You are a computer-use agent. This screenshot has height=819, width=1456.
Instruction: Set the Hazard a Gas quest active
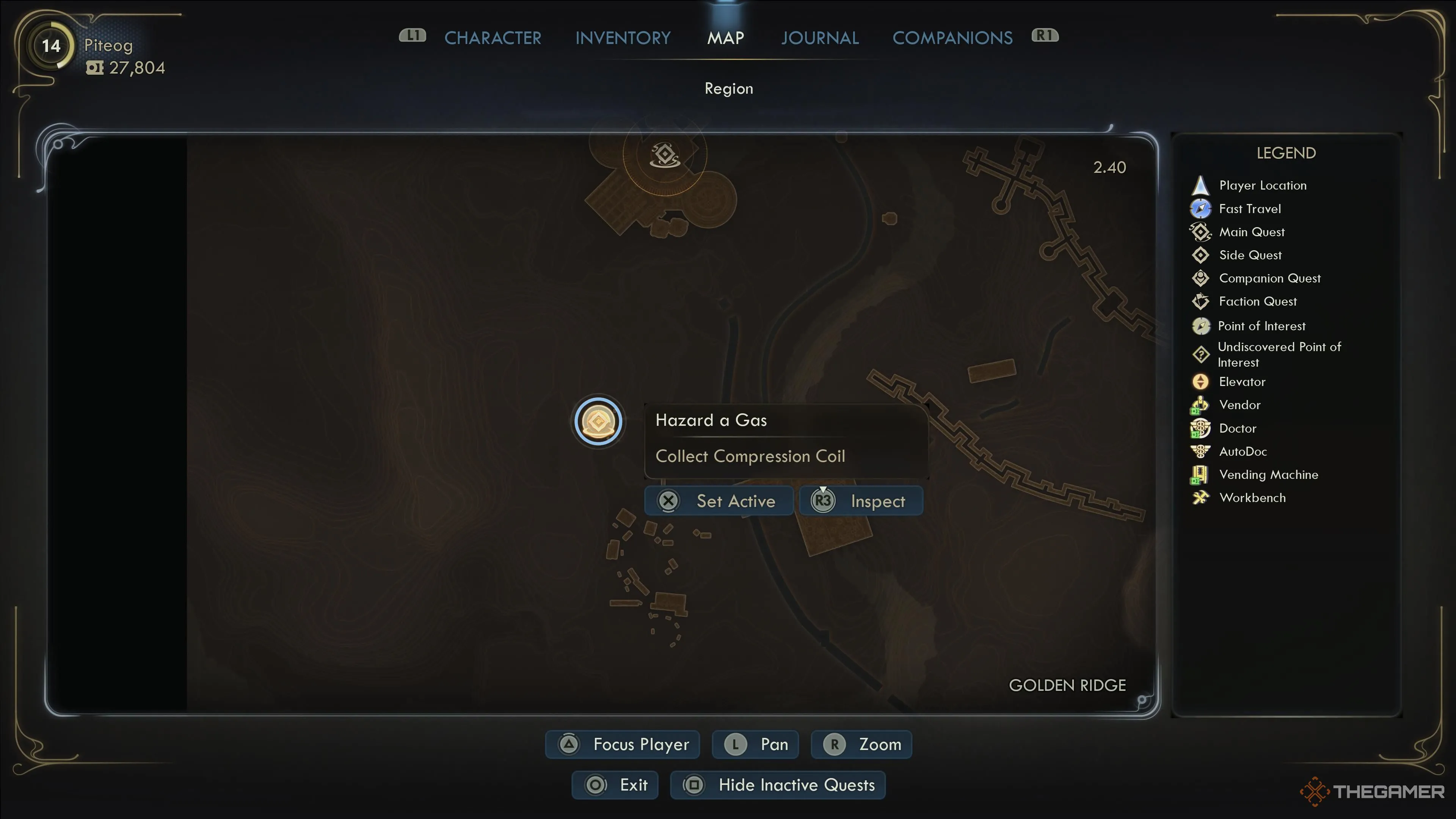pos(719,501)
